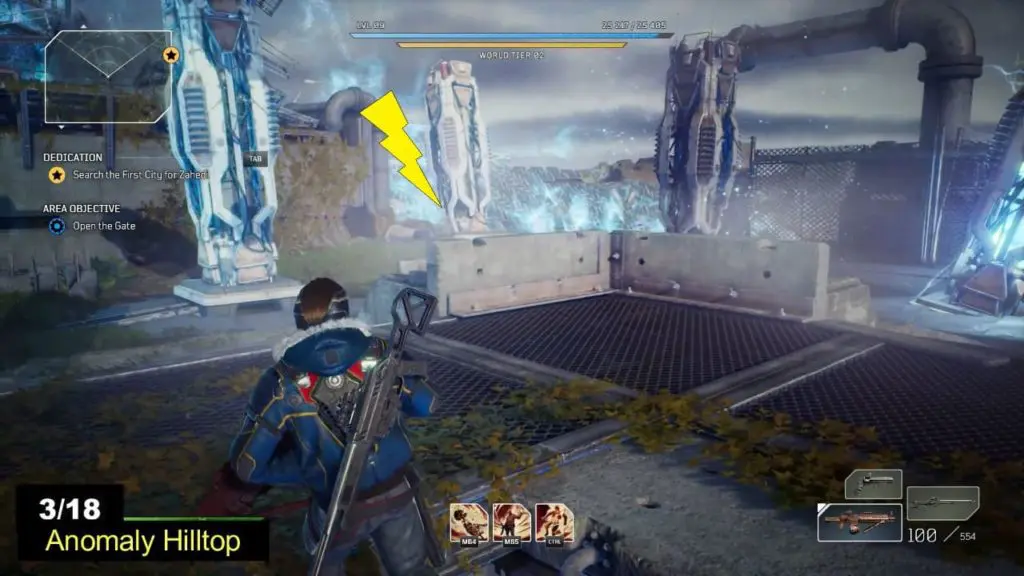Activate the skill icon labeled CTRL
Screen dimensions: 1024x576
pyautogui.click(x=554, y=522)
